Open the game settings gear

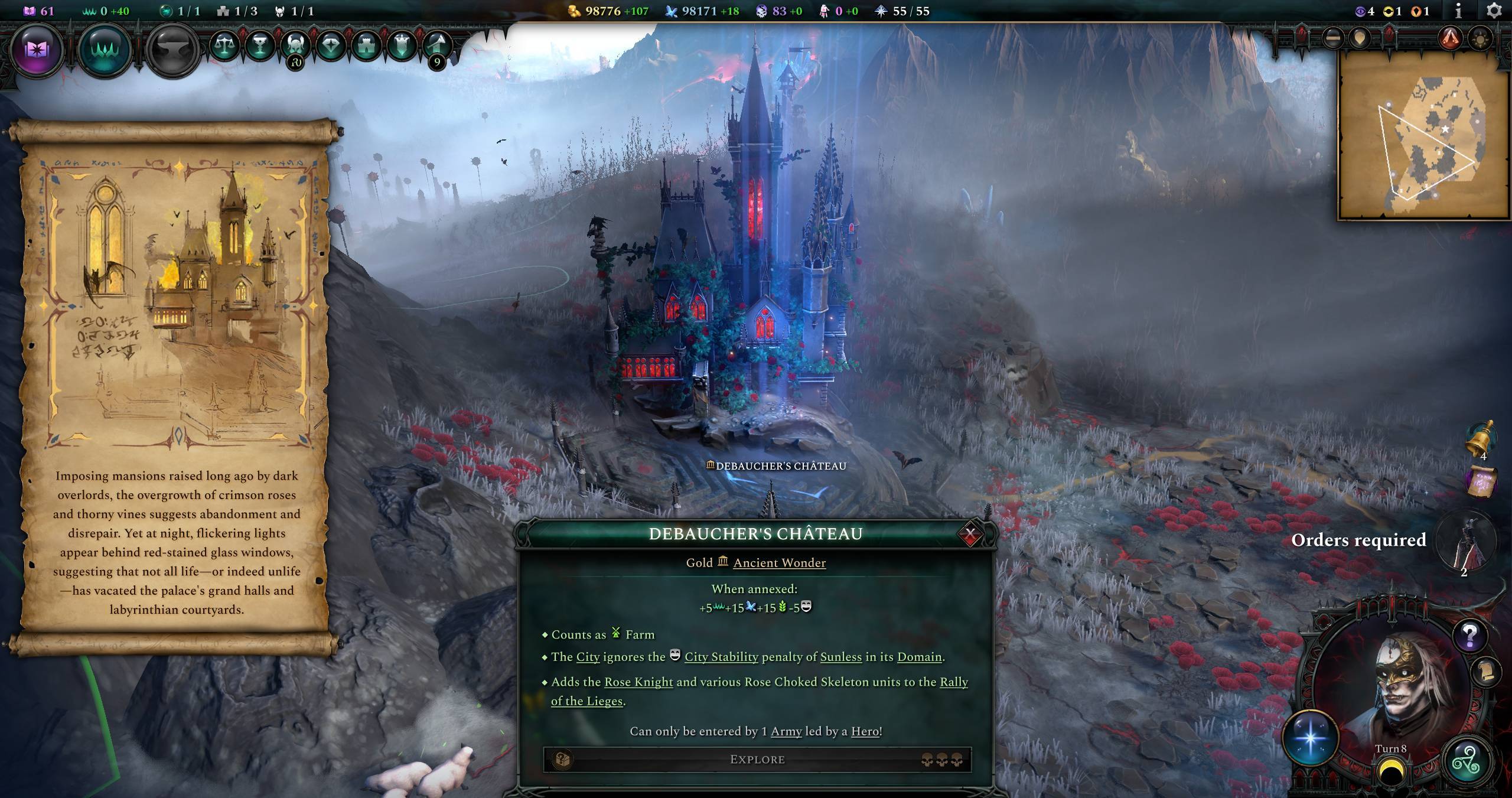click(x=1494, y=11)
